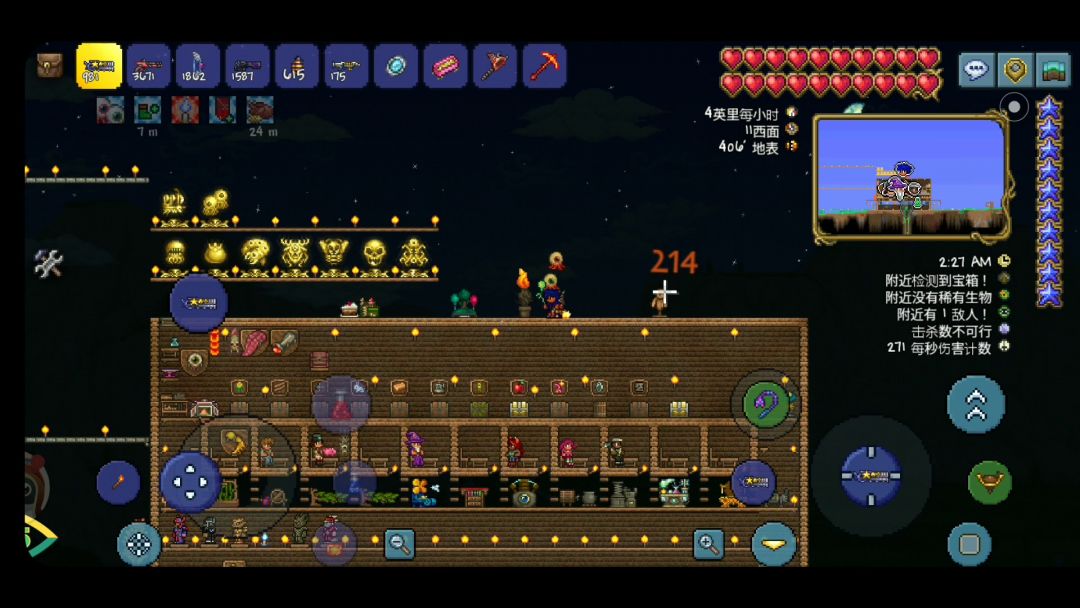Image resolution: width=1080 pixels, height=608 pixels.
Task: Select the red pickaxe hotbar slot
Action: coord(545,66)
